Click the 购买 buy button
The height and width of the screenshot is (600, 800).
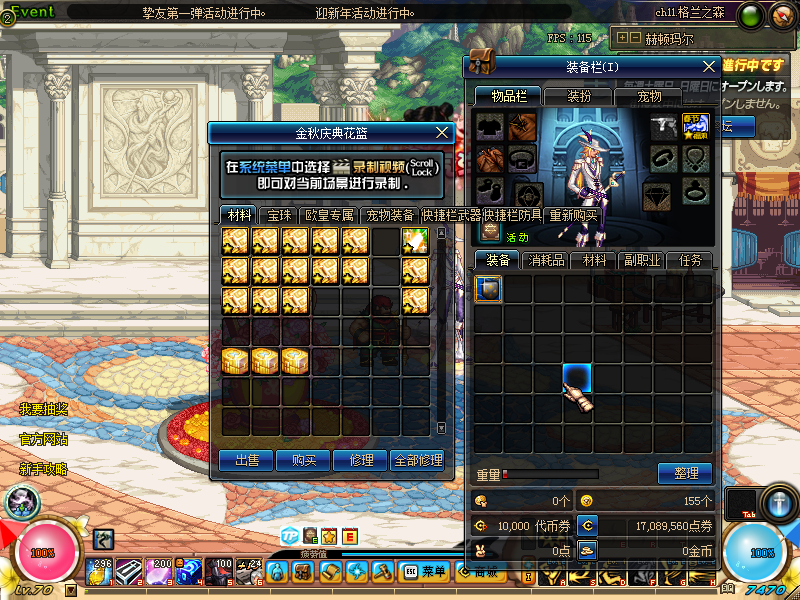304,460
